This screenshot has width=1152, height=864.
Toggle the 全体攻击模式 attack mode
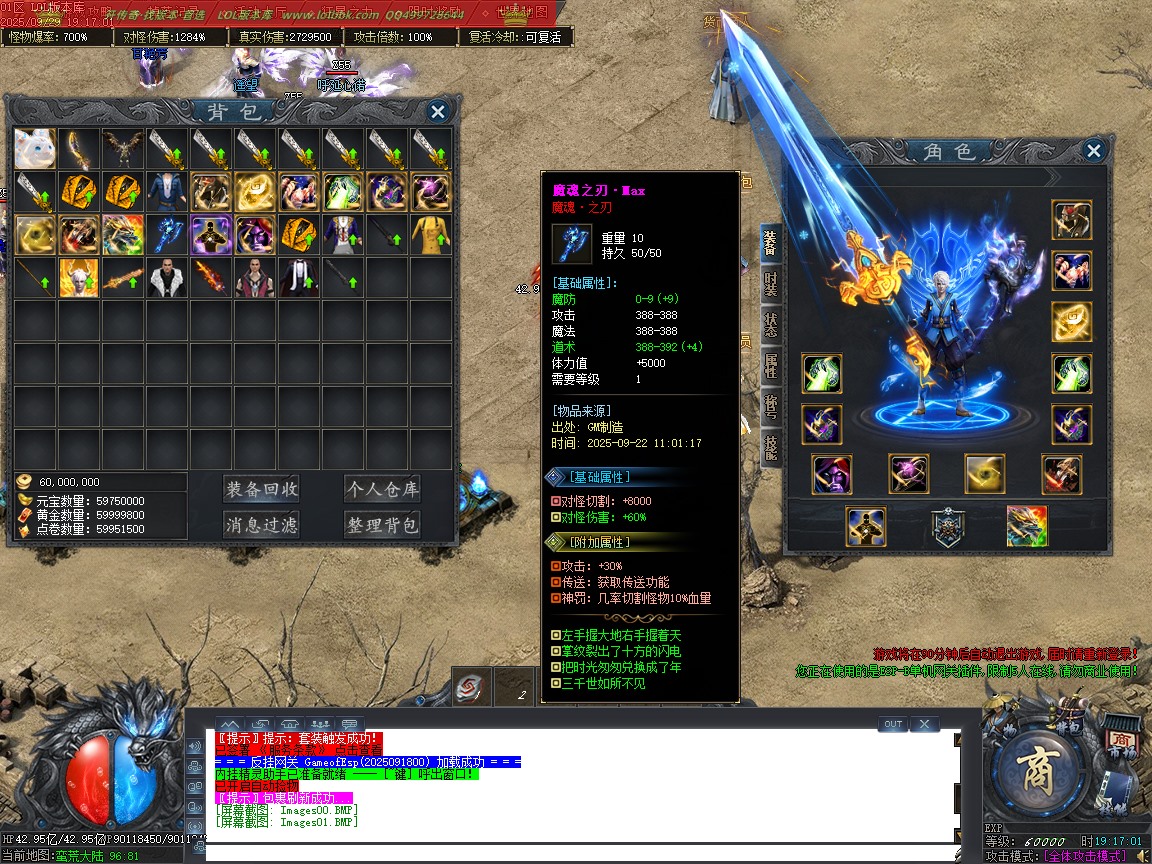[x=1084, y=856]
